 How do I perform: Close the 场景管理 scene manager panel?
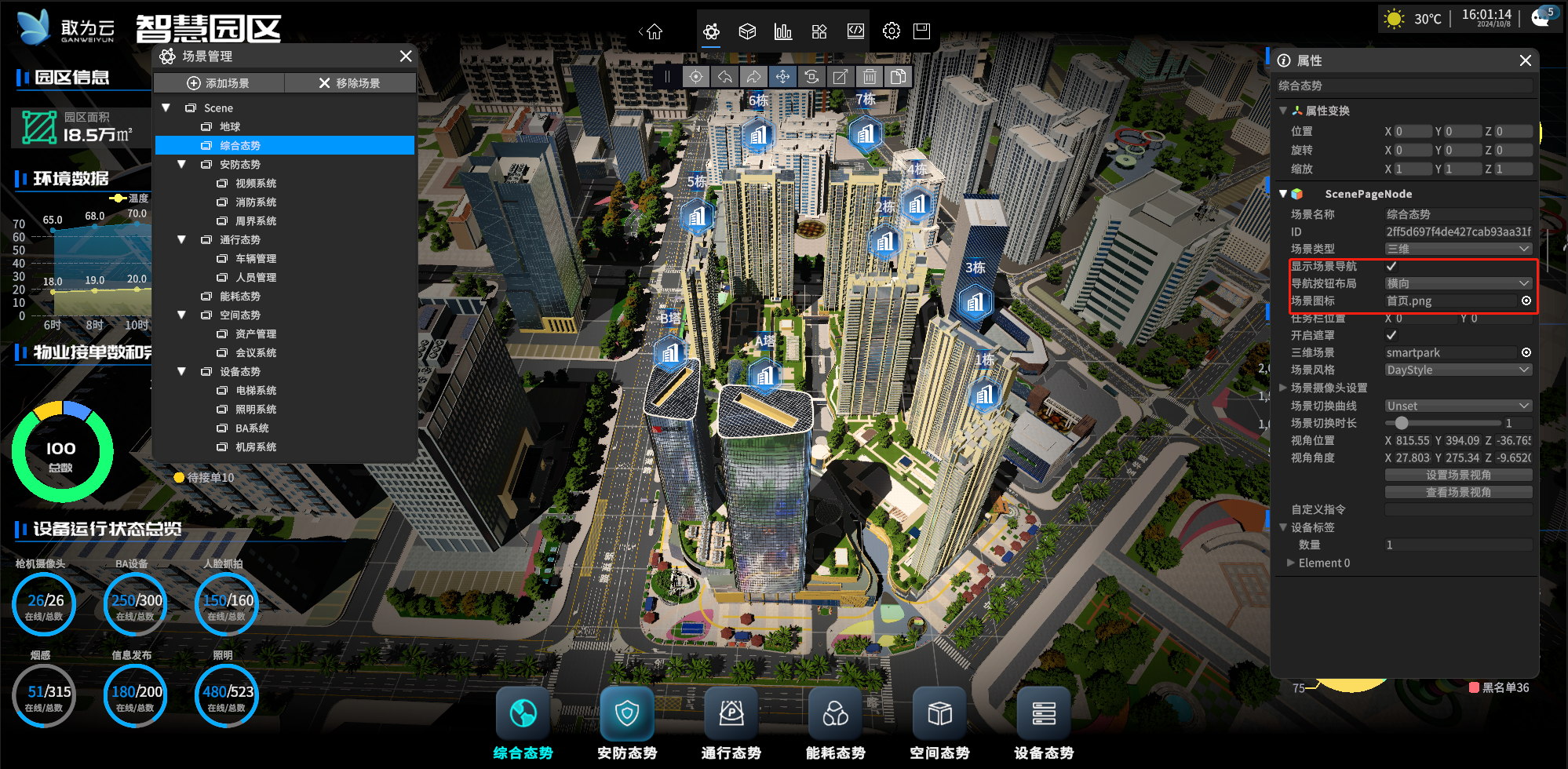point(405,56)
